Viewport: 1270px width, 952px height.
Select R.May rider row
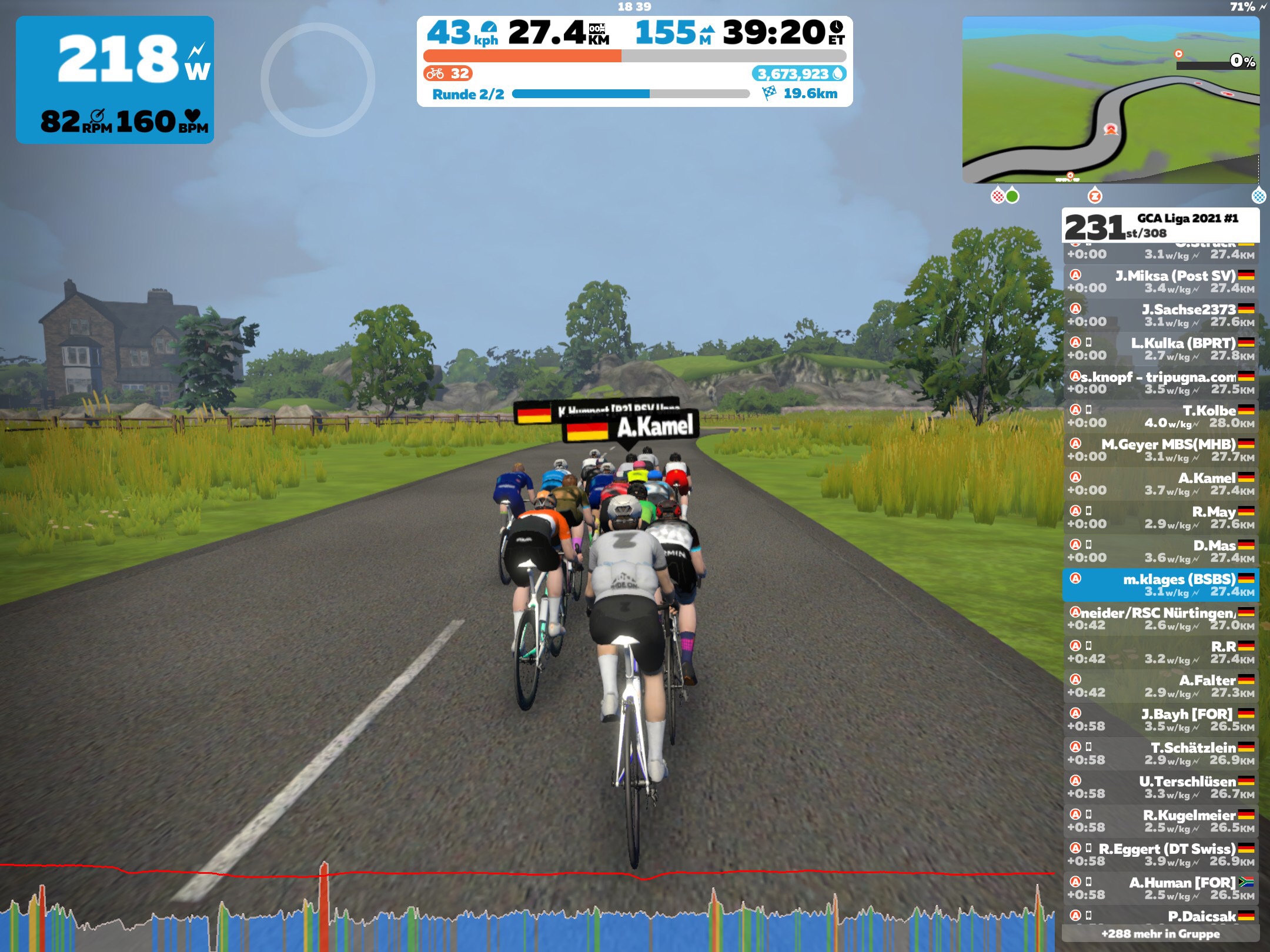coord(1161,517)
